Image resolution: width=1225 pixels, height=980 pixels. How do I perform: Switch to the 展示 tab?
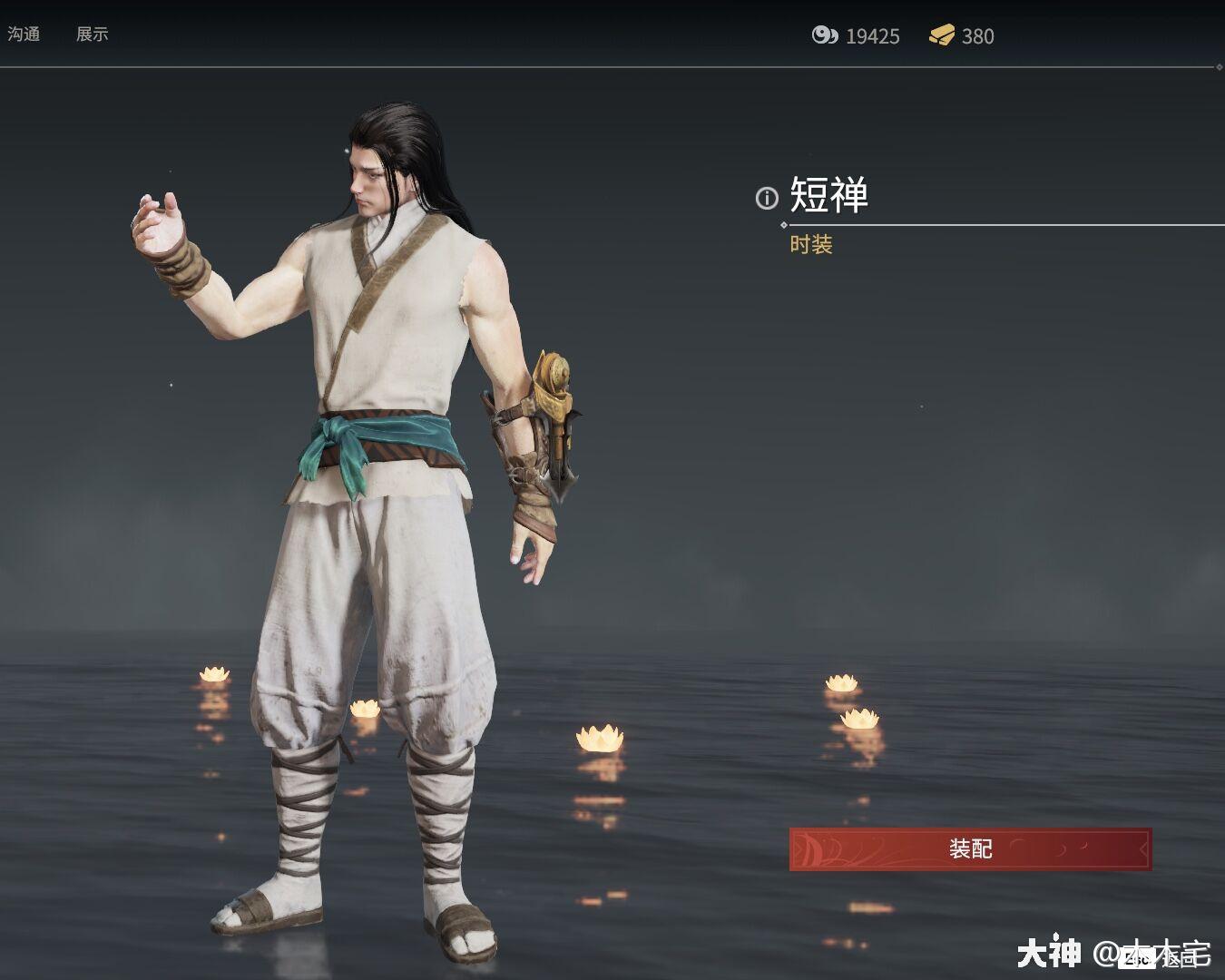pyautogui.click(x=91, y=35)
